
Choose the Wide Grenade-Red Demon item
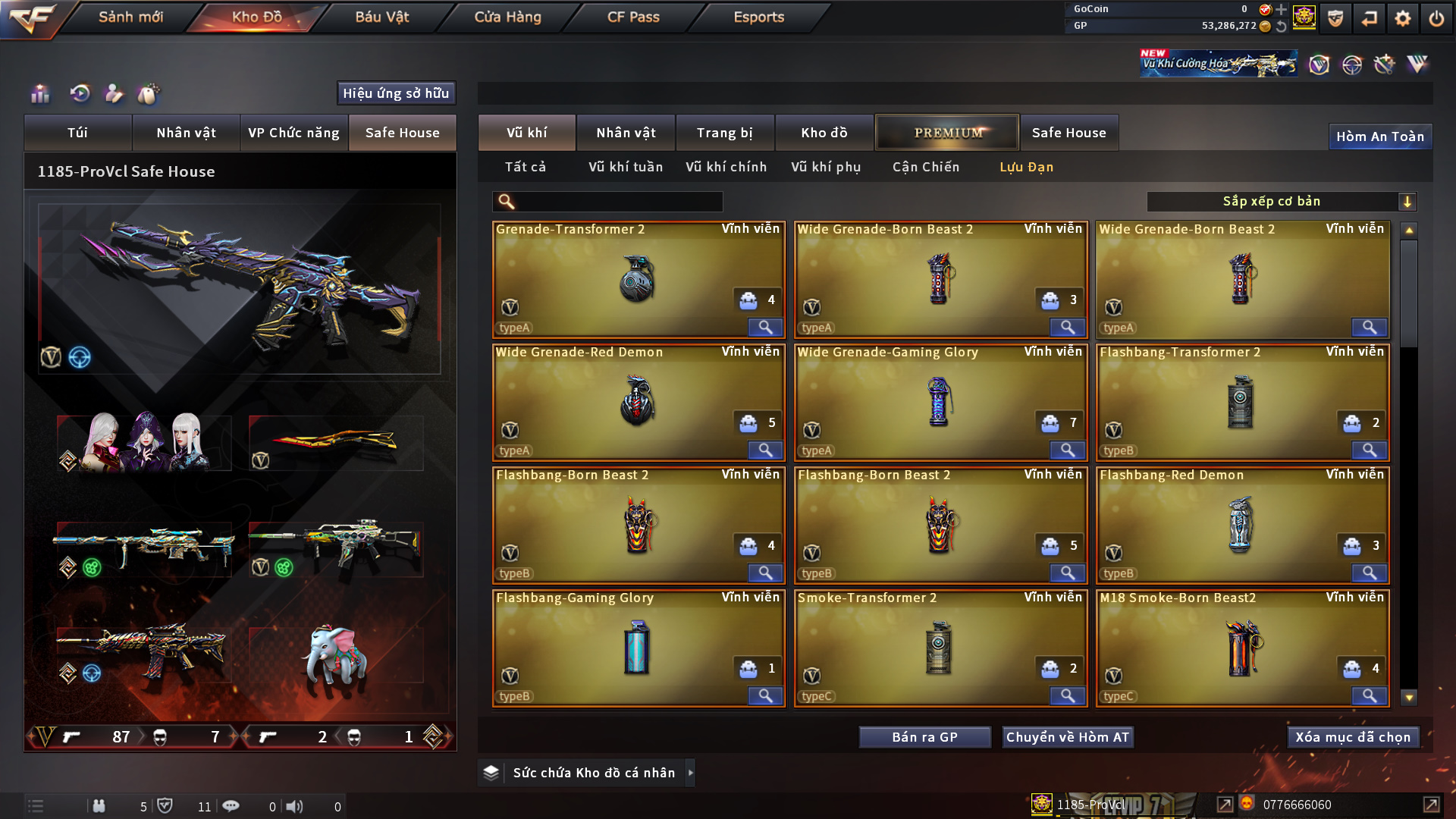pos(637,402)
